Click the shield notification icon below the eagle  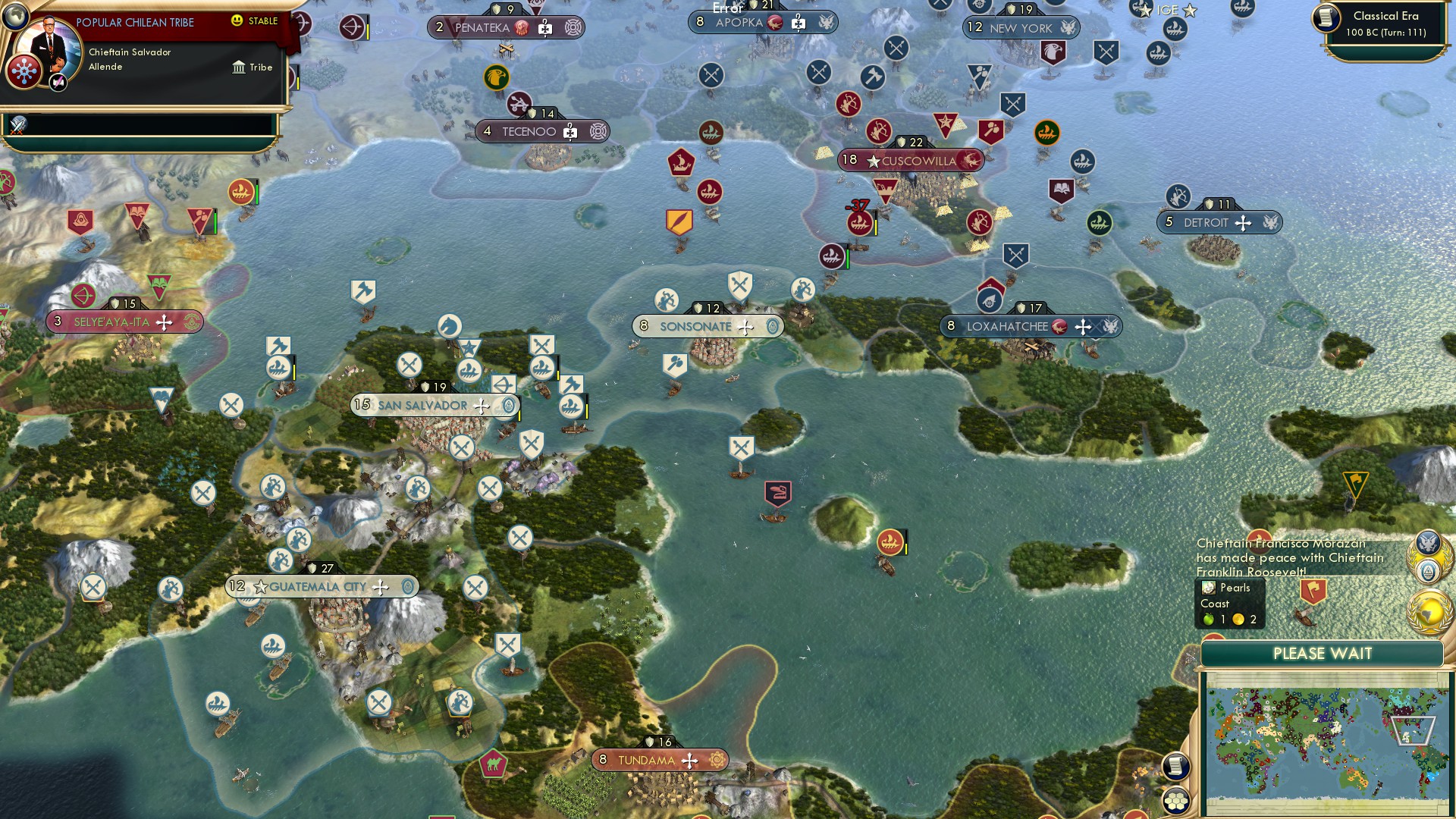point(1428,571)
